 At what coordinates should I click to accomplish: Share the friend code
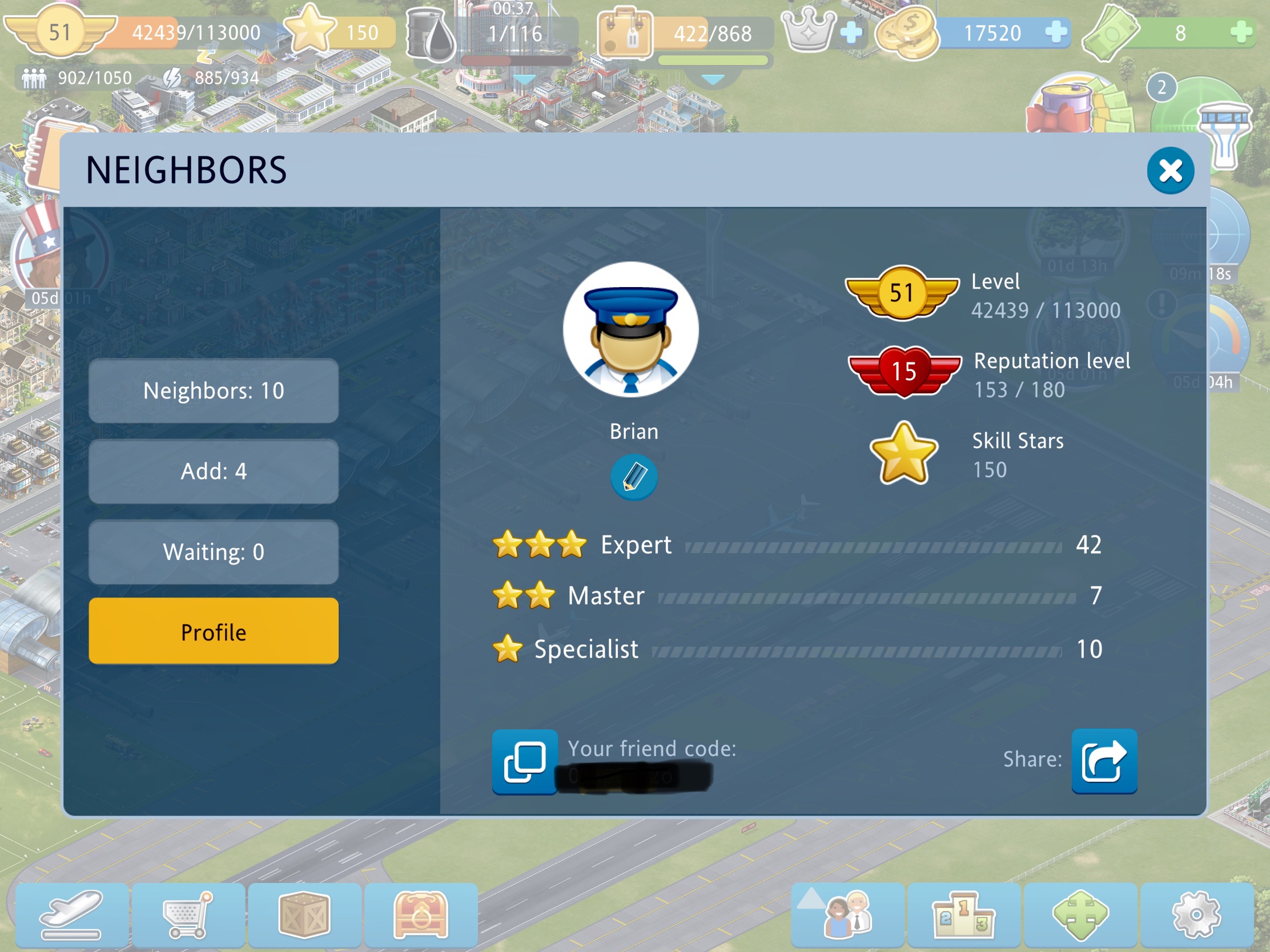[1103, 761]
